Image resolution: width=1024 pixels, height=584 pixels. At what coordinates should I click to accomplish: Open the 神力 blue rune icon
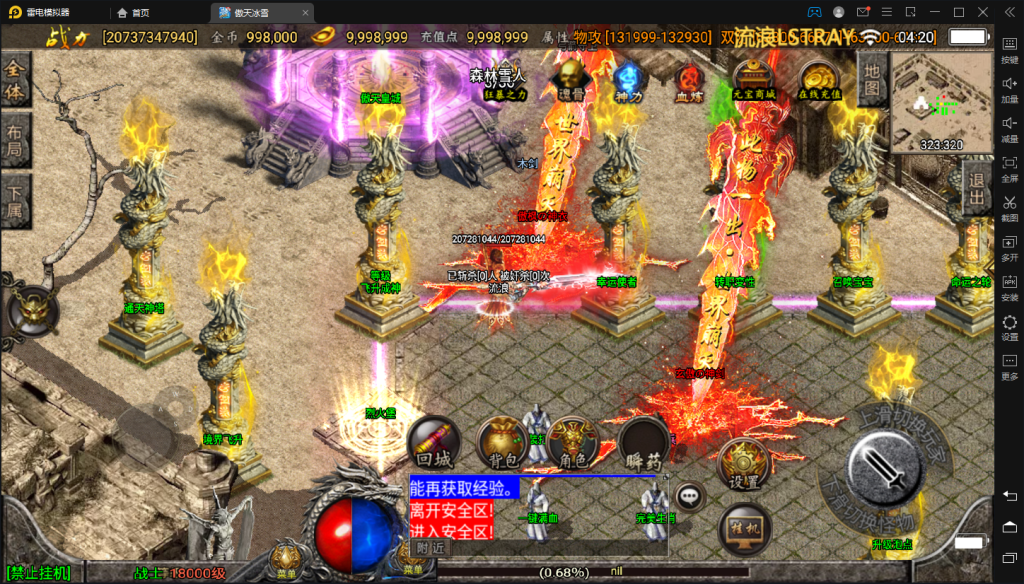click(628, 78)
